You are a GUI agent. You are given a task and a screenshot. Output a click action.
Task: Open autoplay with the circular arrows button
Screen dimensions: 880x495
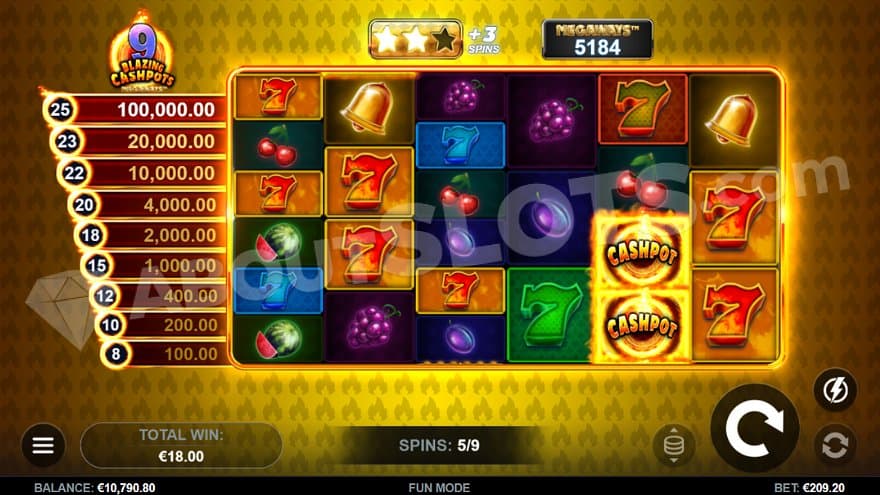[834, 444]
